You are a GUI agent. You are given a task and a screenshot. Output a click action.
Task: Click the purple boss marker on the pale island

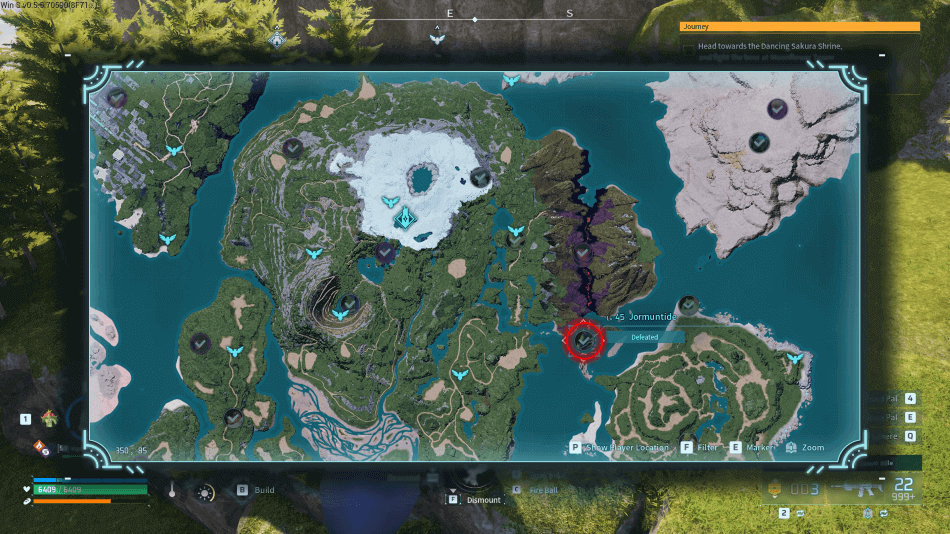tap(777, 108)
